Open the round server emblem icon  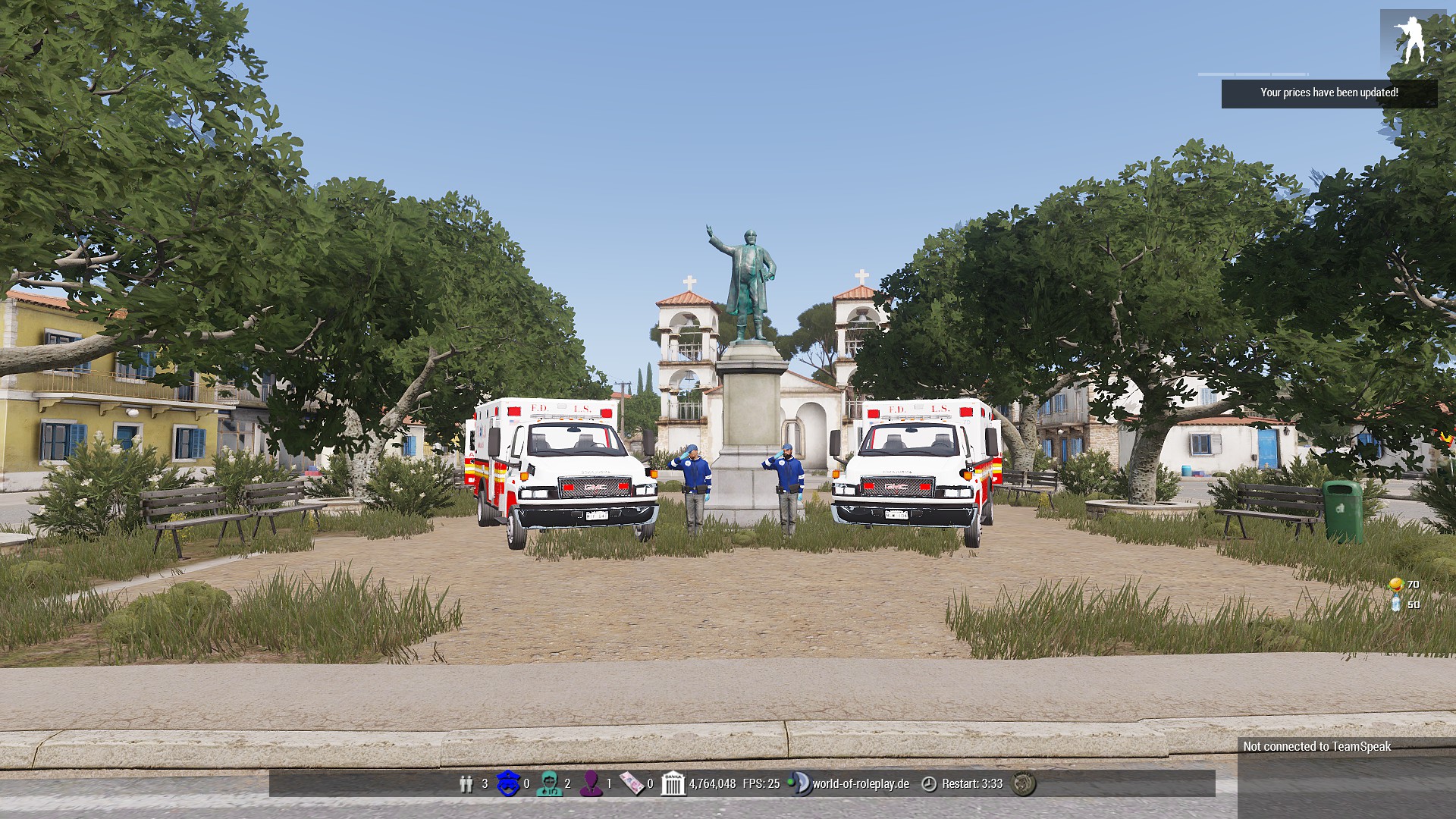(x=1025, y=783)
